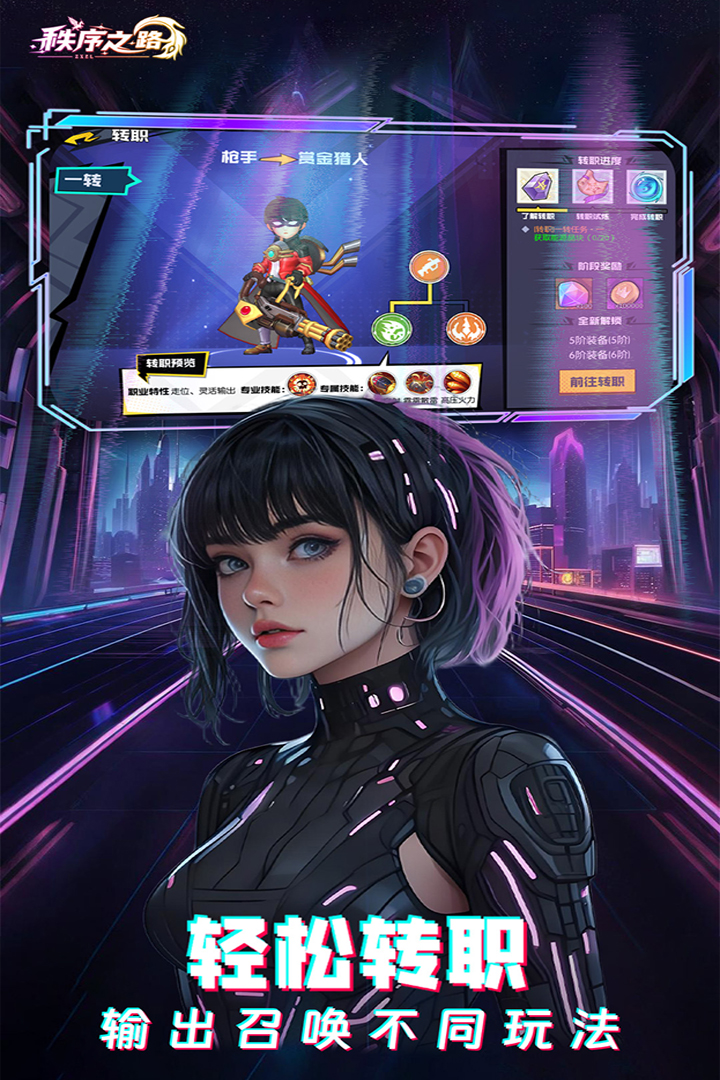Choose the orange gun class node

429,266
